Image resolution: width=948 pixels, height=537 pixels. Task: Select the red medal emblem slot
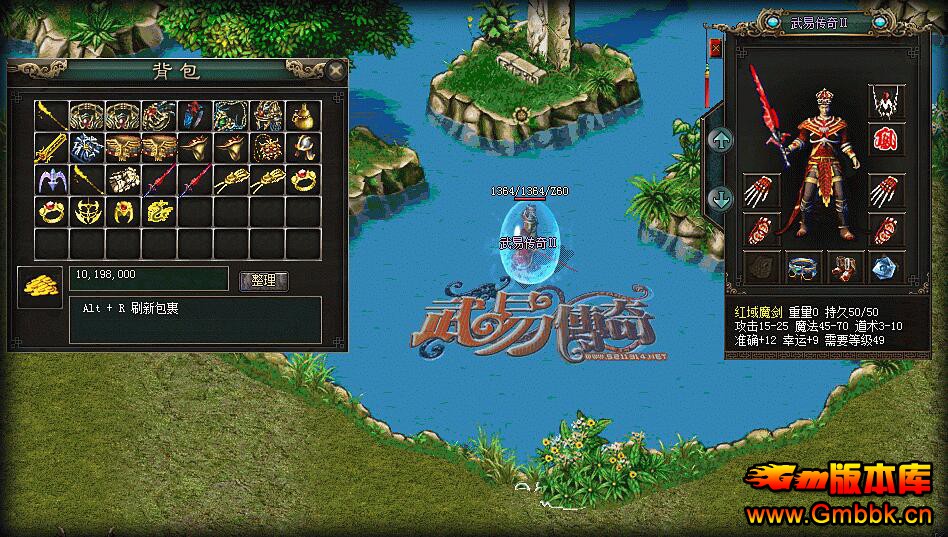point(883,140)
